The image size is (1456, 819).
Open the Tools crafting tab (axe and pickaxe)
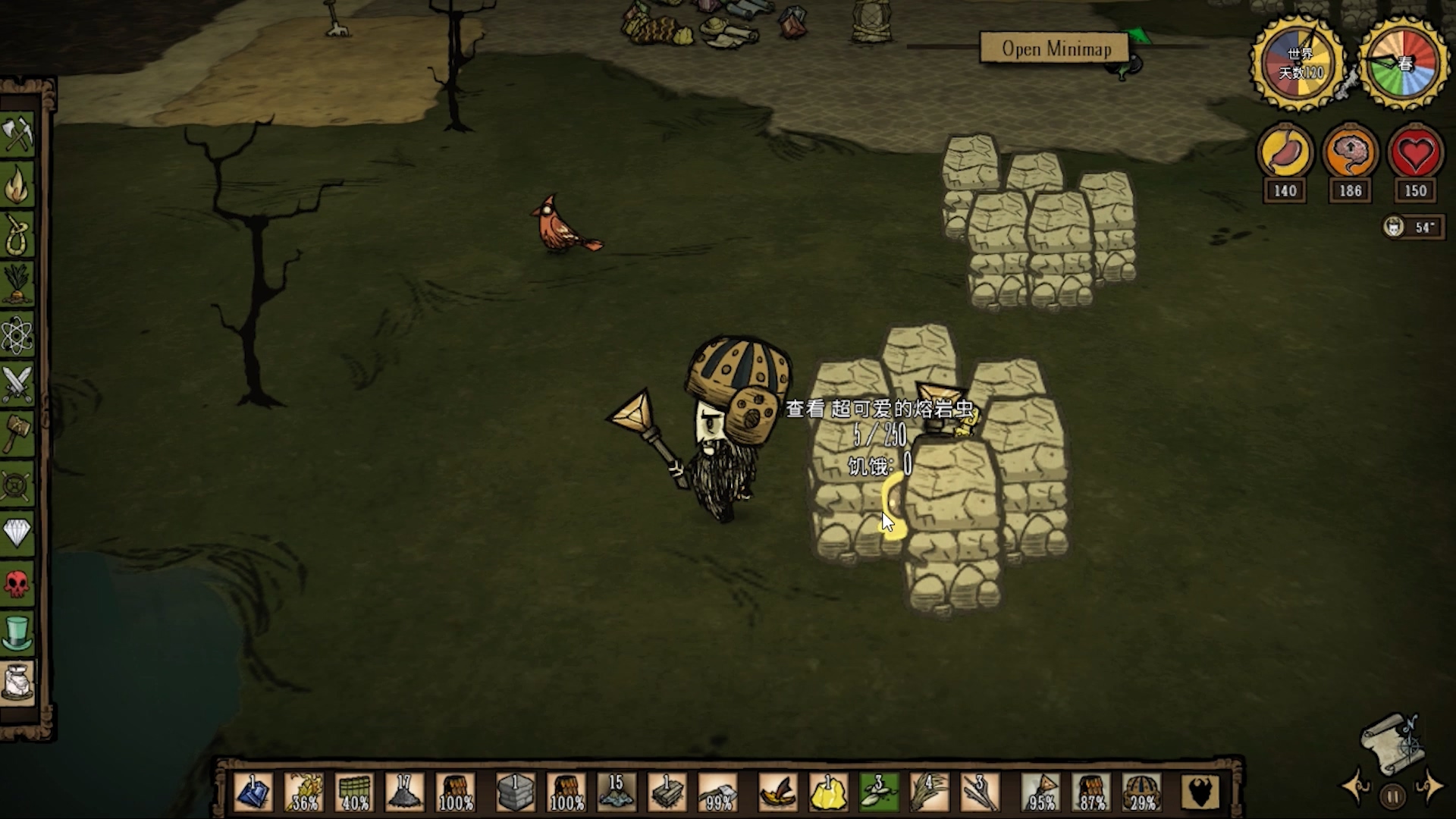coord(17,135)
